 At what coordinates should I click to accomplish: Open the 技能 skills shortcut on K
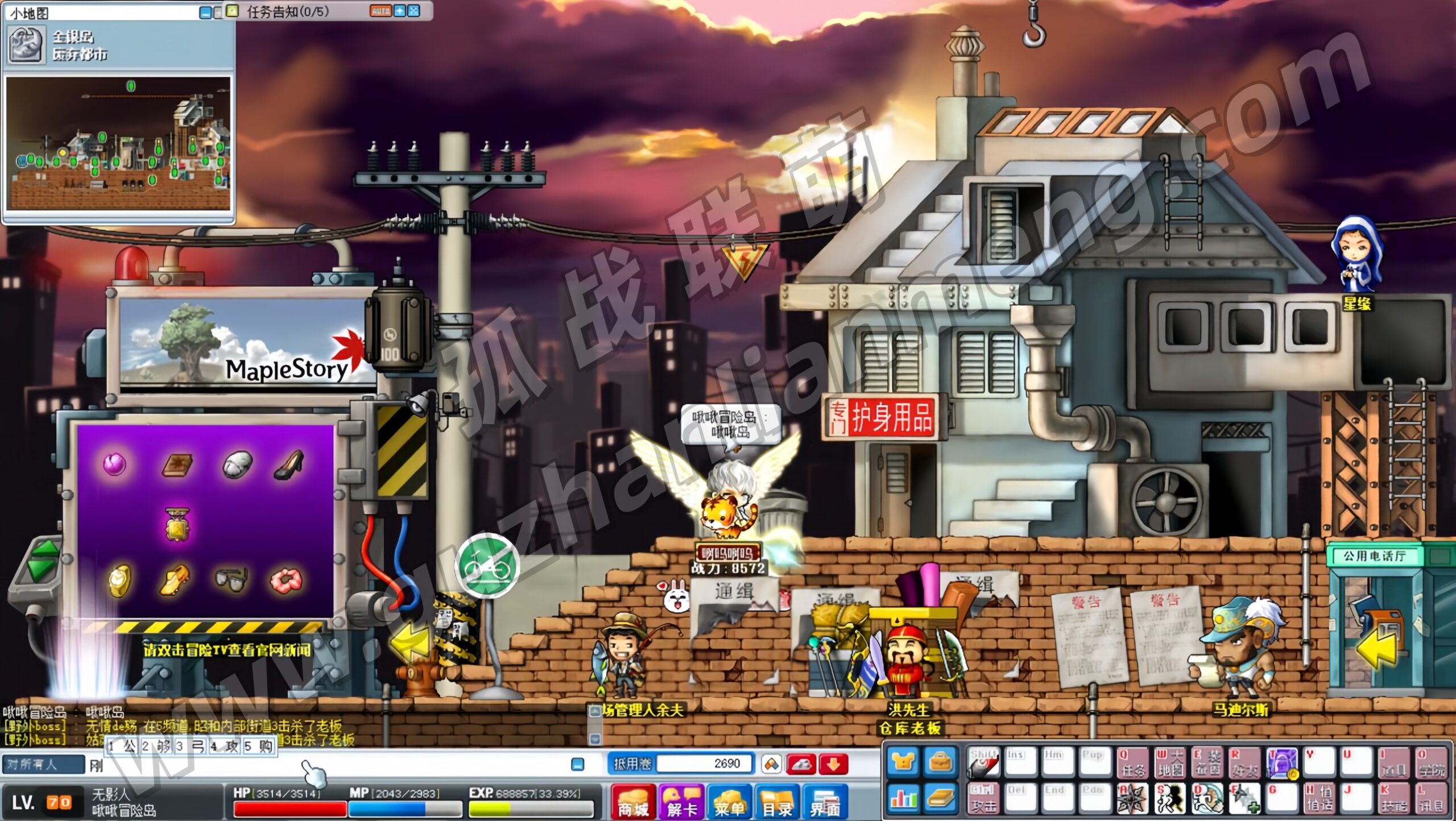tap(1393, 798)
